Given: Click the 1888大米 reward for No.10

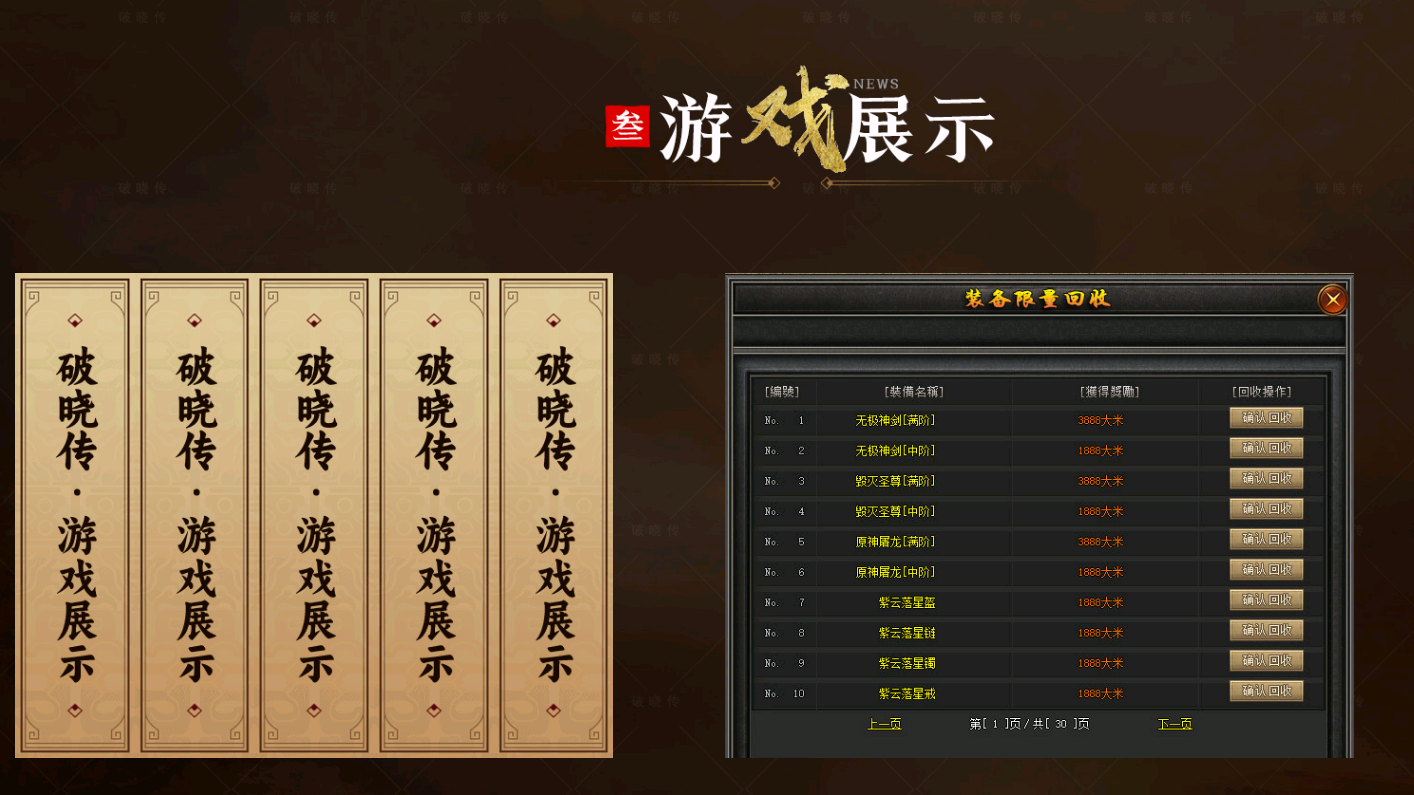Looking at the screenshot, I should (1101, 693).
